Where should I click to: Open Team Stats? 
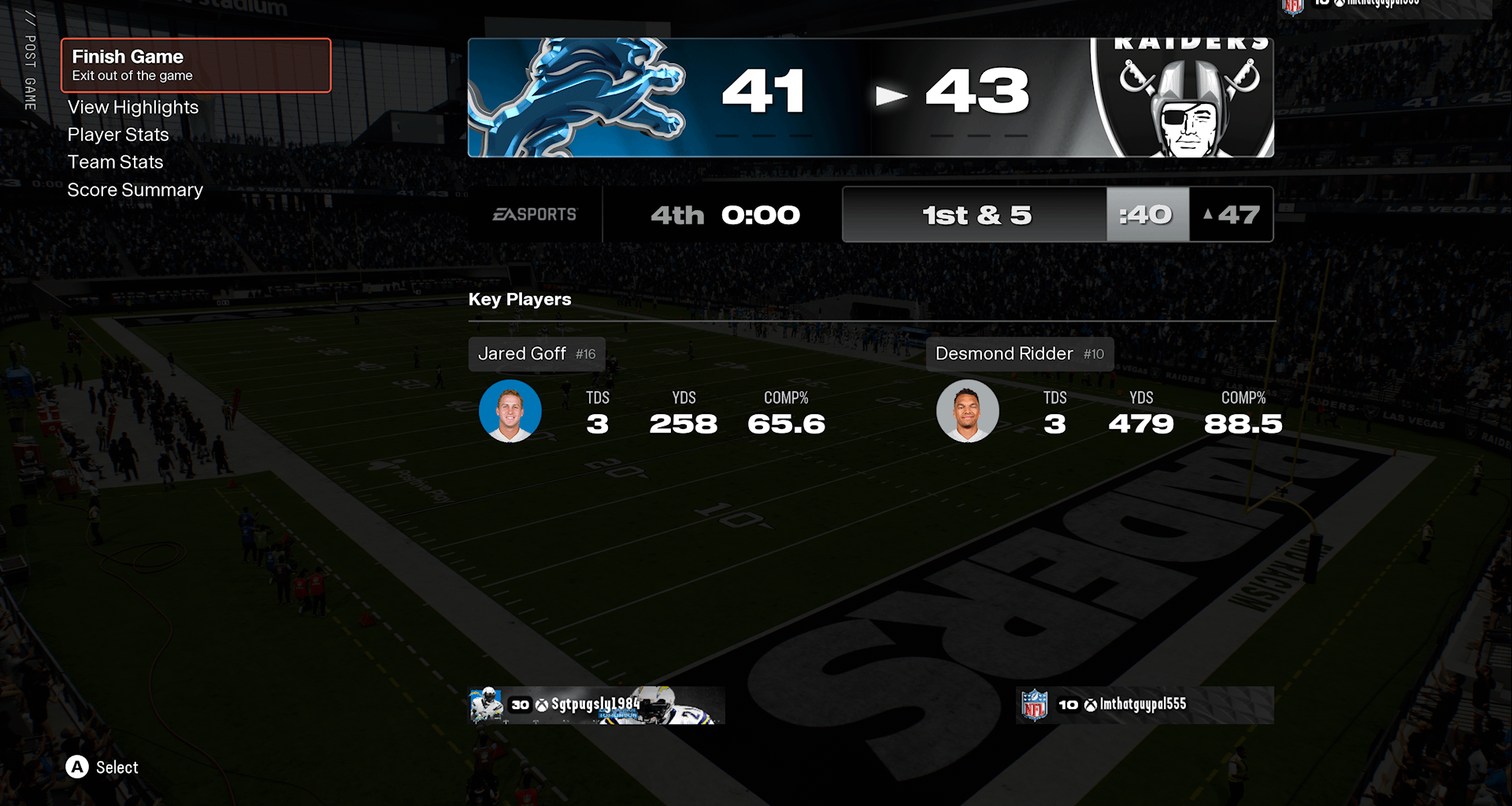pyautogui.click(x=116, y=162)
